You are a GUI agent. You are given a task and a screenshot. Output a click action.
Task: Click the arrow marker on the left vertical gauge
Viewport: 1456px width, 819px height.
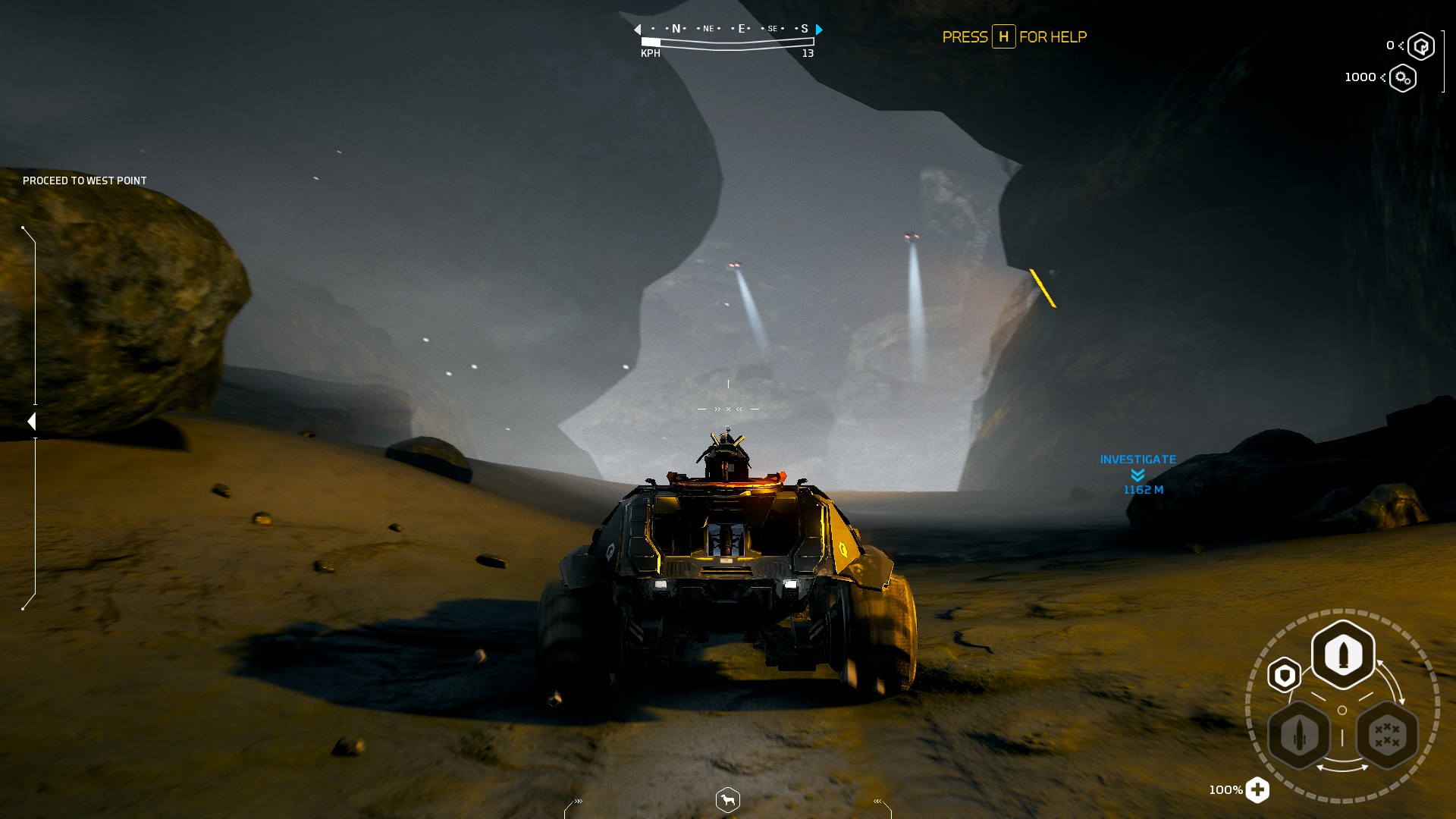(x=32, y=419)
